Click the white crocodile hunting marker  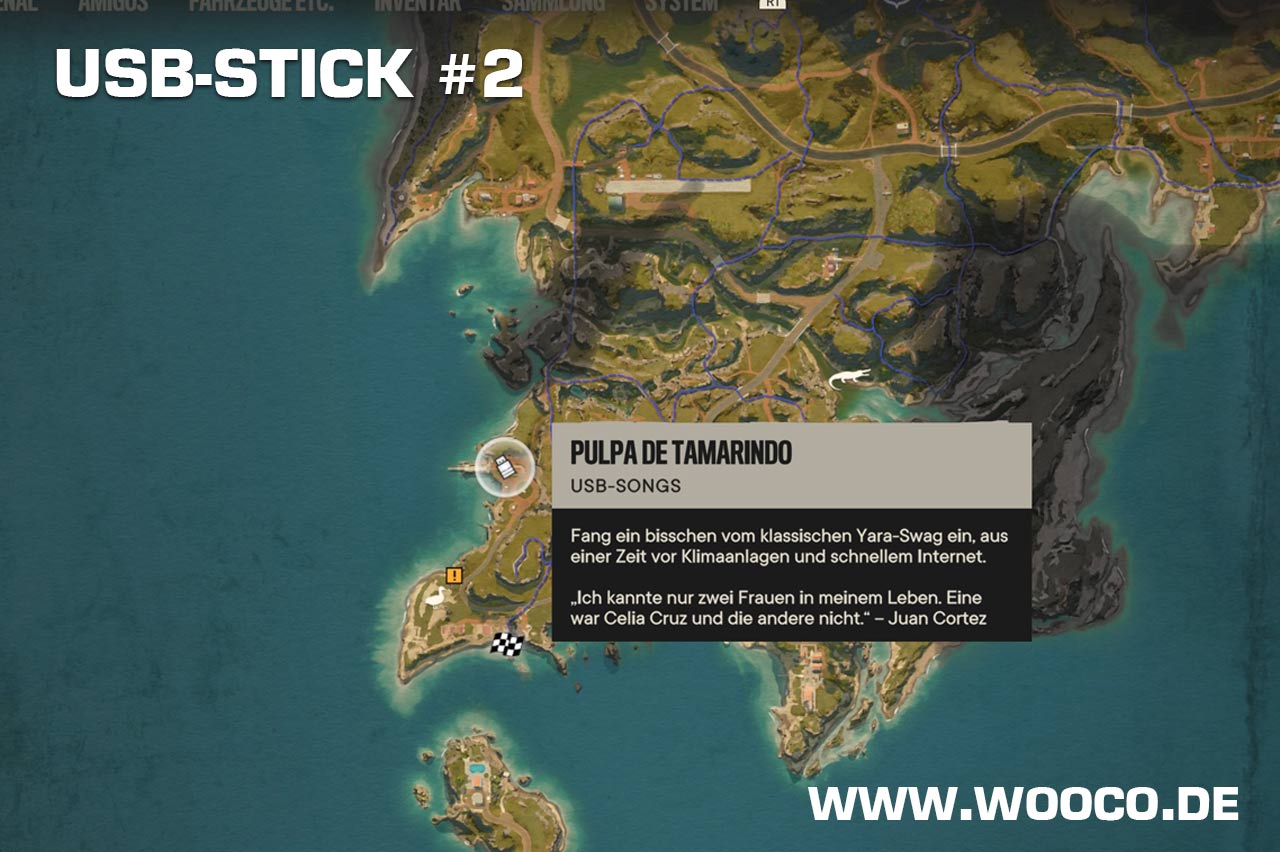click(849, 380)
